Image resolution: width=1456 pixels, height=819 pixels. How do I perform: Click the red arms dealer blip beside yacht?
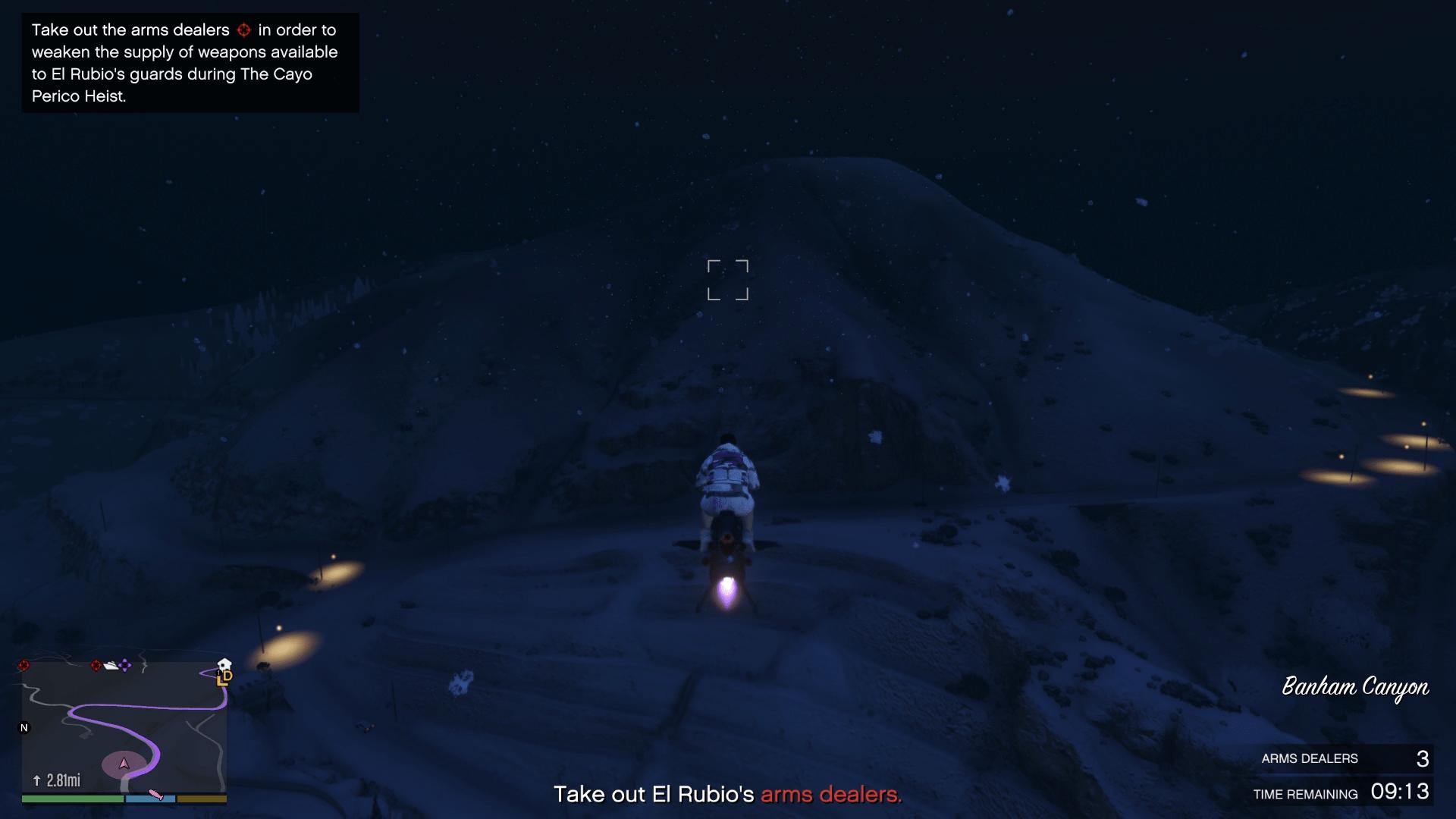coord(96,666)
